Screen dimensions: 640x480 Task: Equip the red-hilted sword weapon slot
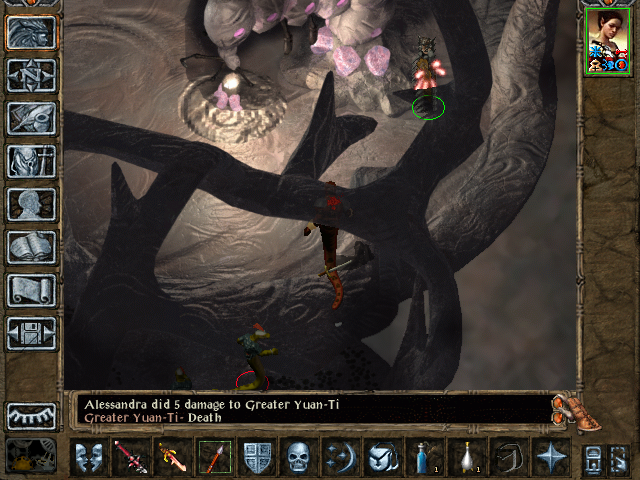pyautogui.click(x=131, y=458)
